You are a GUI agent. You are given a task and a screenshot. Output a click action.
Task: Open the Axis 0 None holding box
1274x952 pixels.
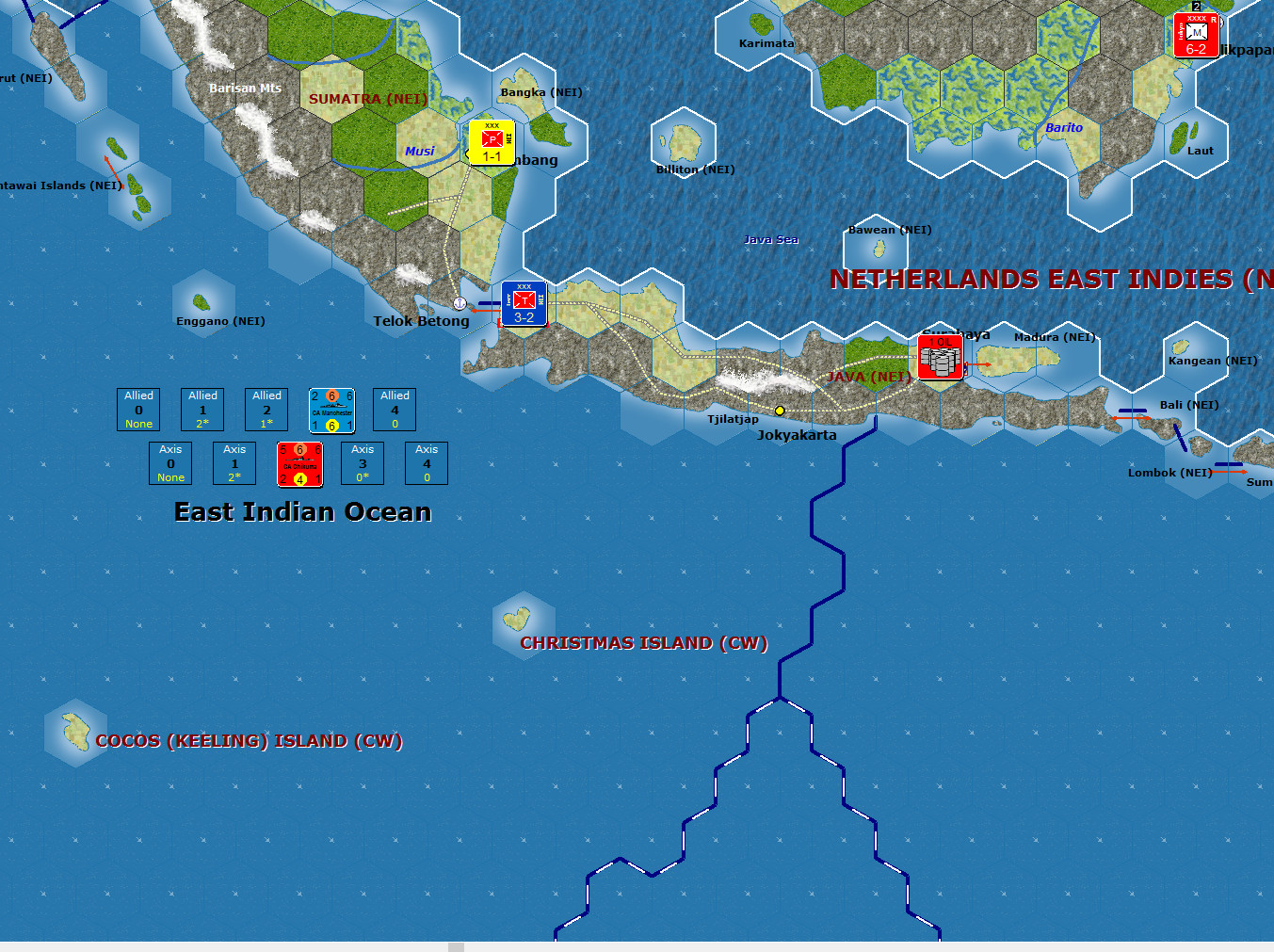(170, 463)
